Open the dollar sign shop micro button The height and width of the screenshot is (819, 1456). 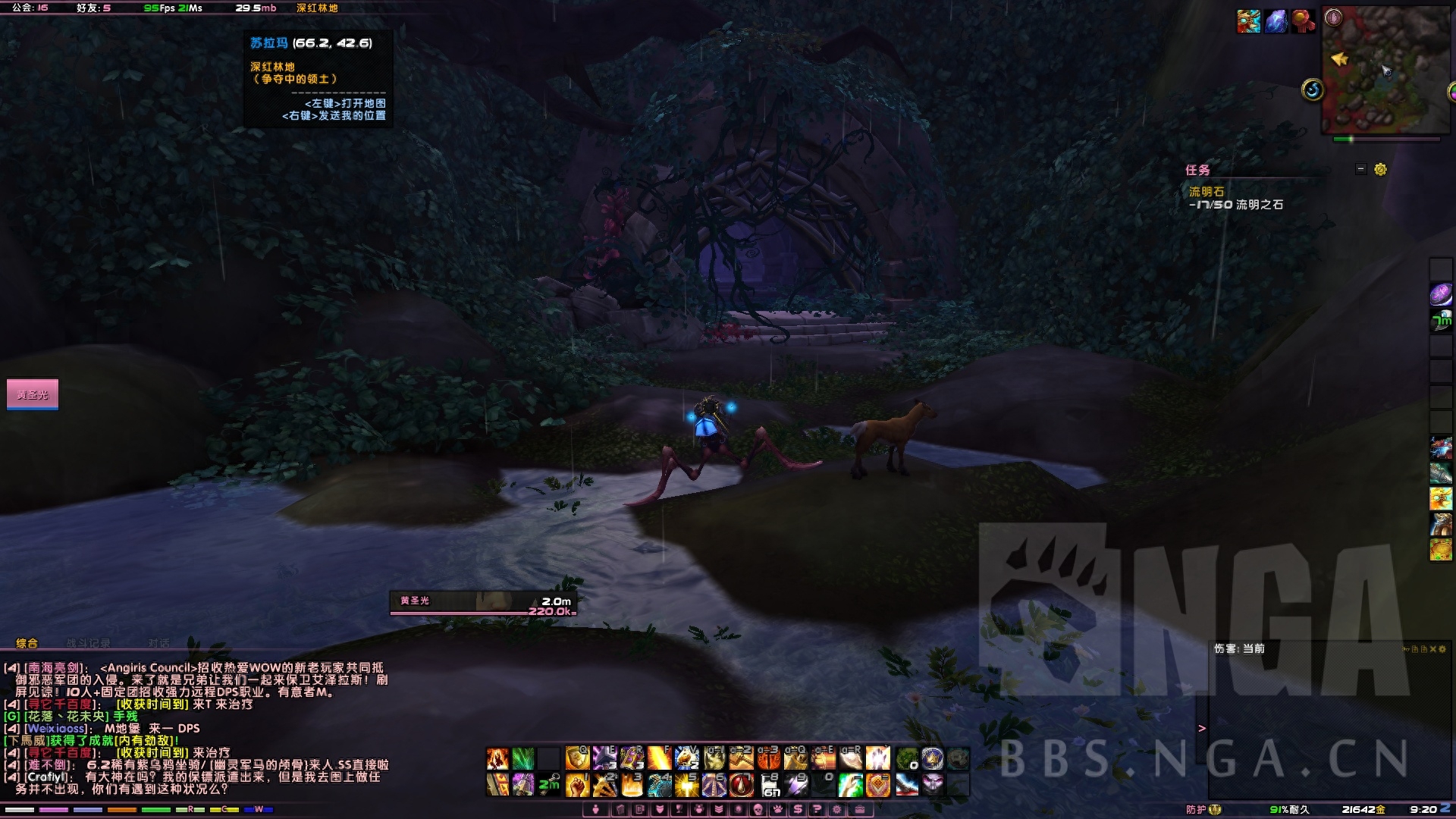[797, 809]
